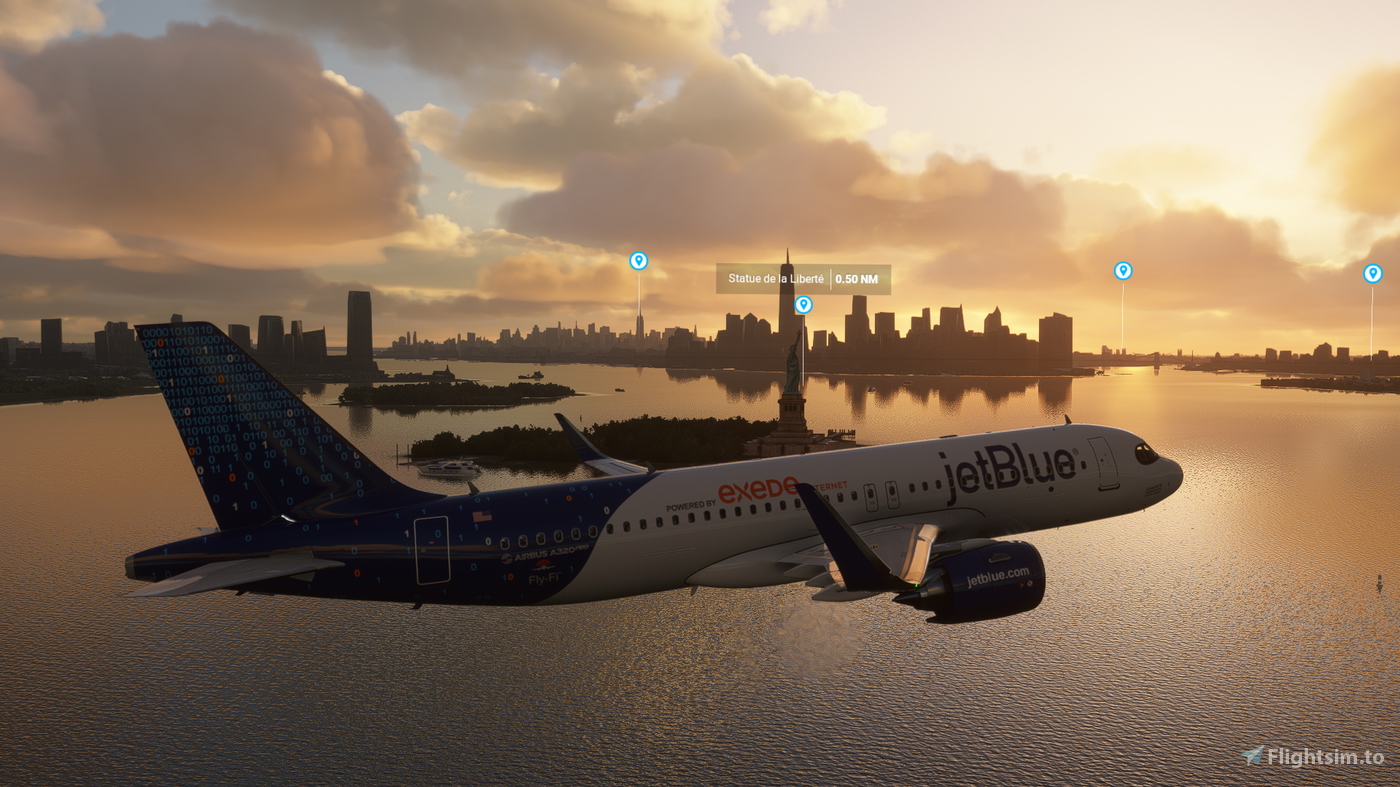Open the POI pin above the Brooklyn shoreline
Screen dimensions: 1400x787
point(1124,269)
